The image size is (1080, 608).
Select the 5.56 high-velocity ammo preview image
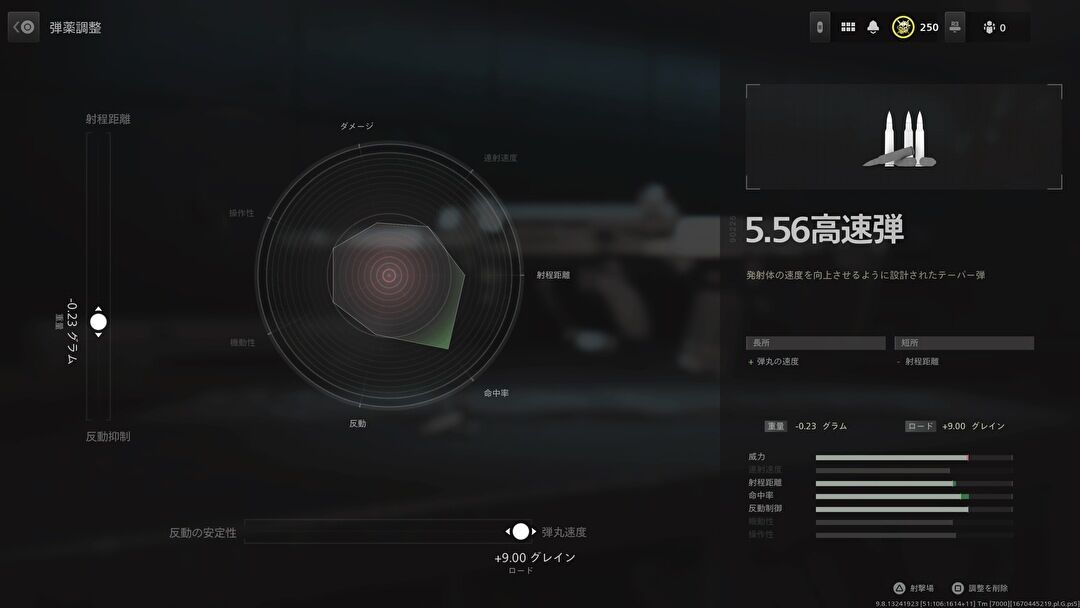[904, 137]
